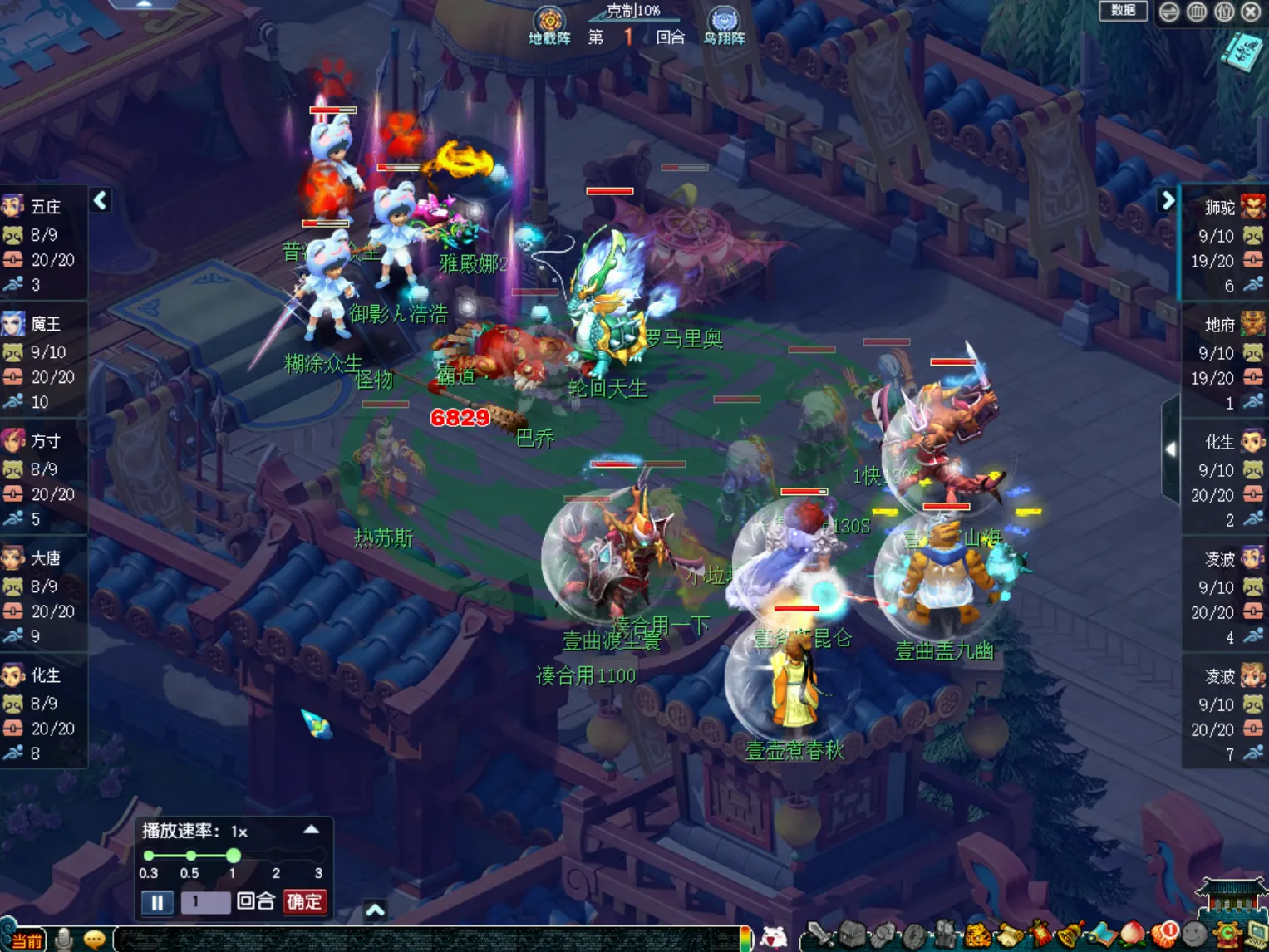Open the chat speech bubble icon

coord(94,940)
